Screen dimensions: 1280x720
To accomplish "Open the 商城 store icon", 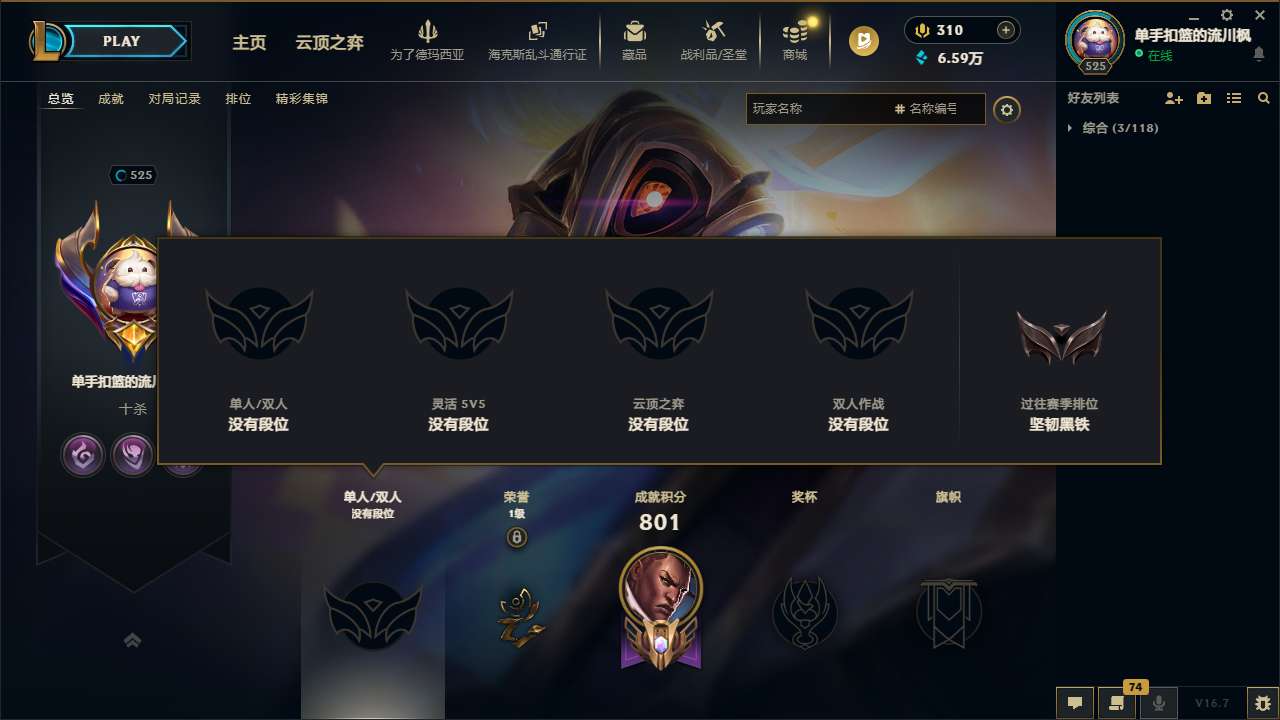I will click(794, 40).
